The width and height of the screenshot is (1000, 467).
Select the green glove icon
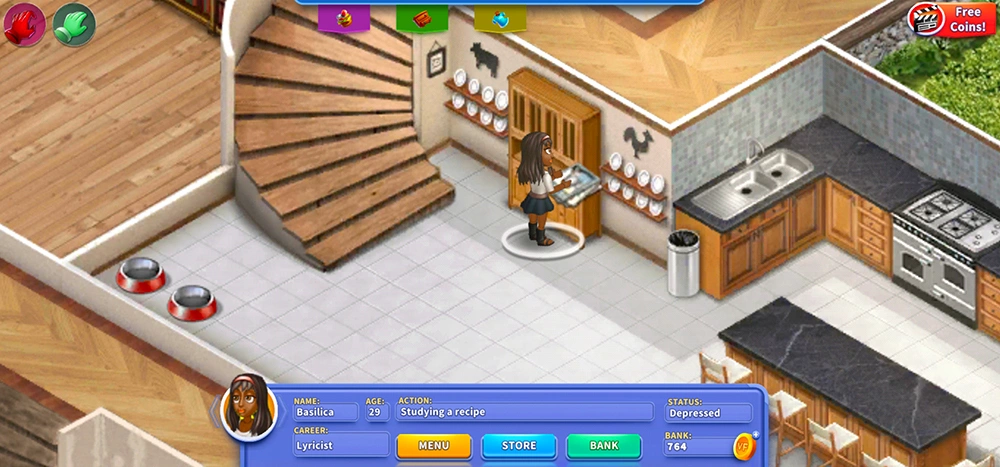[x=73, y=23]
